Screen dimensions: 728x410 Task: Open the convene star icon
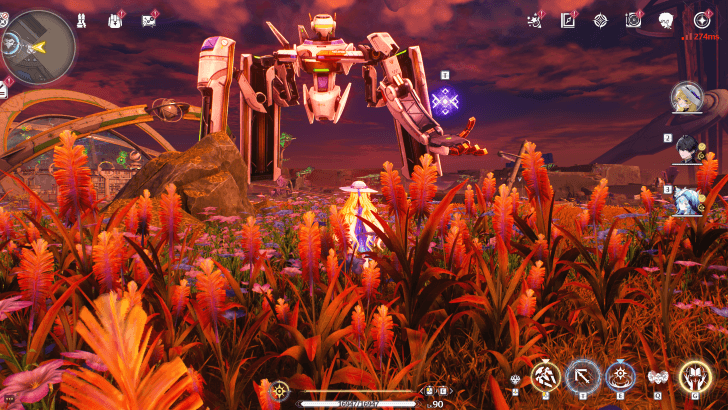point(701,19)
